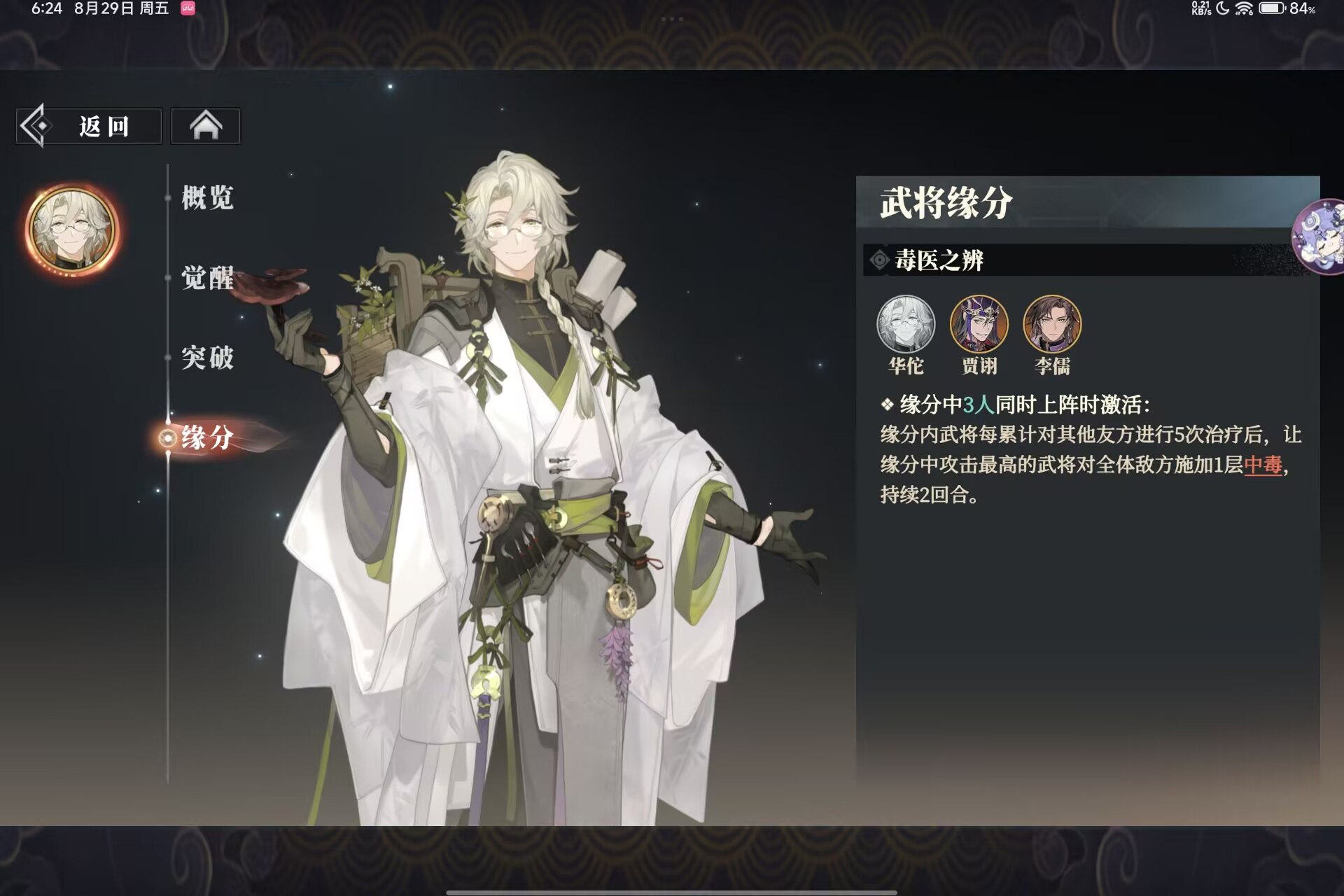Click the home icon beside the back button
Screen dimensions: 1344x896
coord(205,125)
